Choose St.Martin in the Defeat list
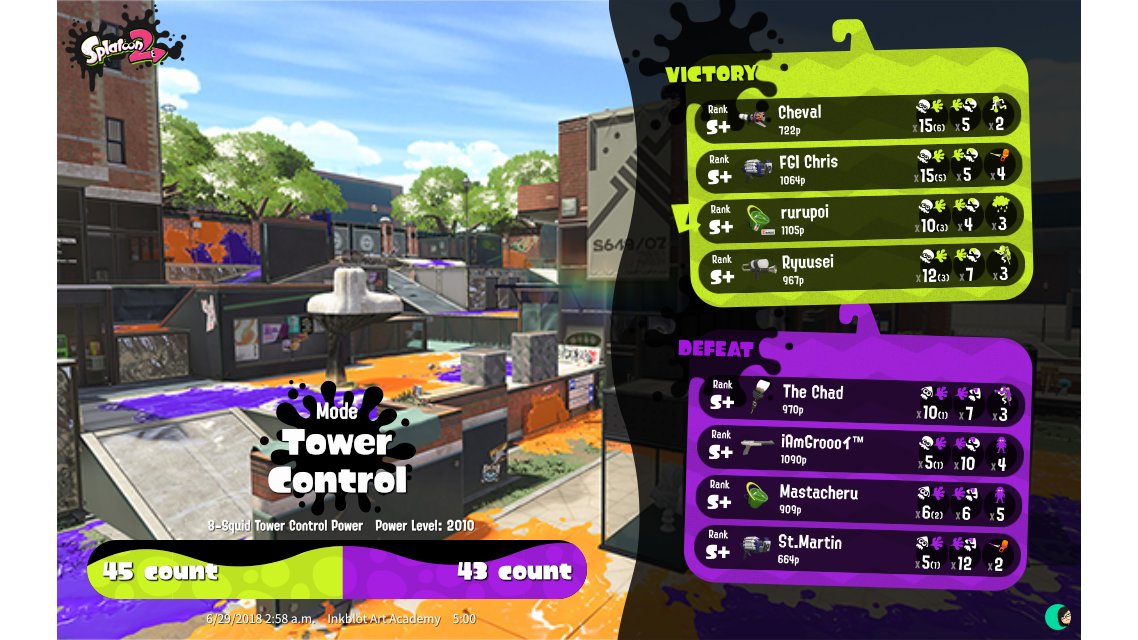 857,549
